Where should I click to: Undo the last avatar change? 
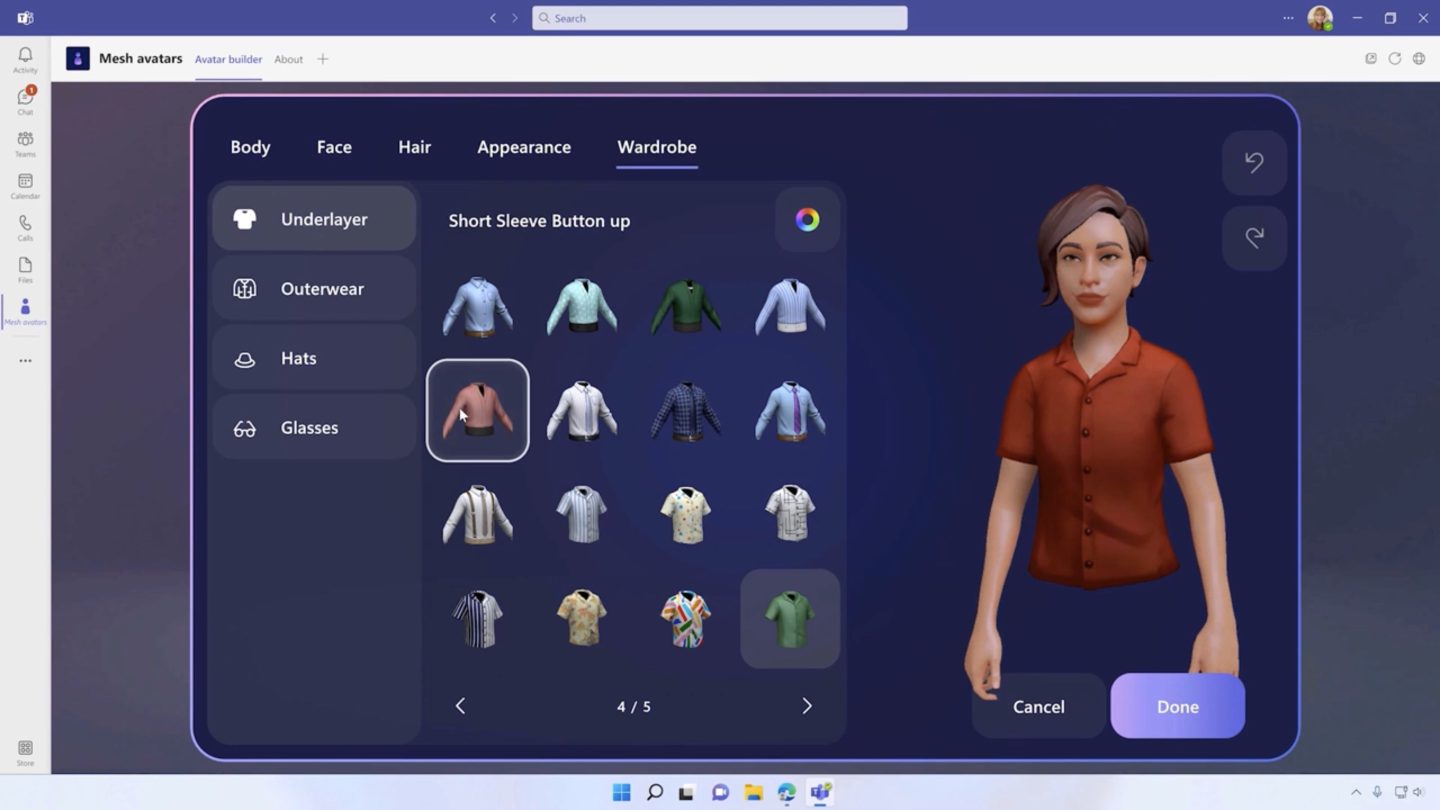click(1254, 163)
